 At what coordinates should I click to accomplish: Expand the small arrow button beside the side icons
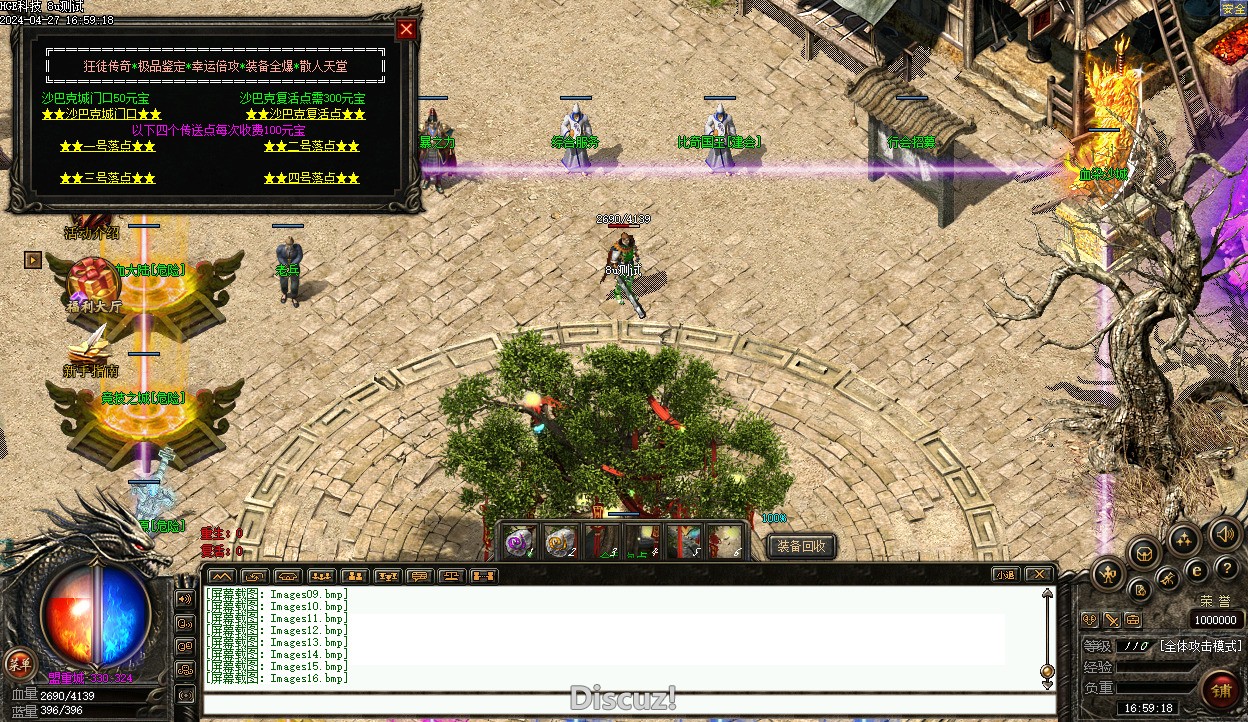point(33,260)
